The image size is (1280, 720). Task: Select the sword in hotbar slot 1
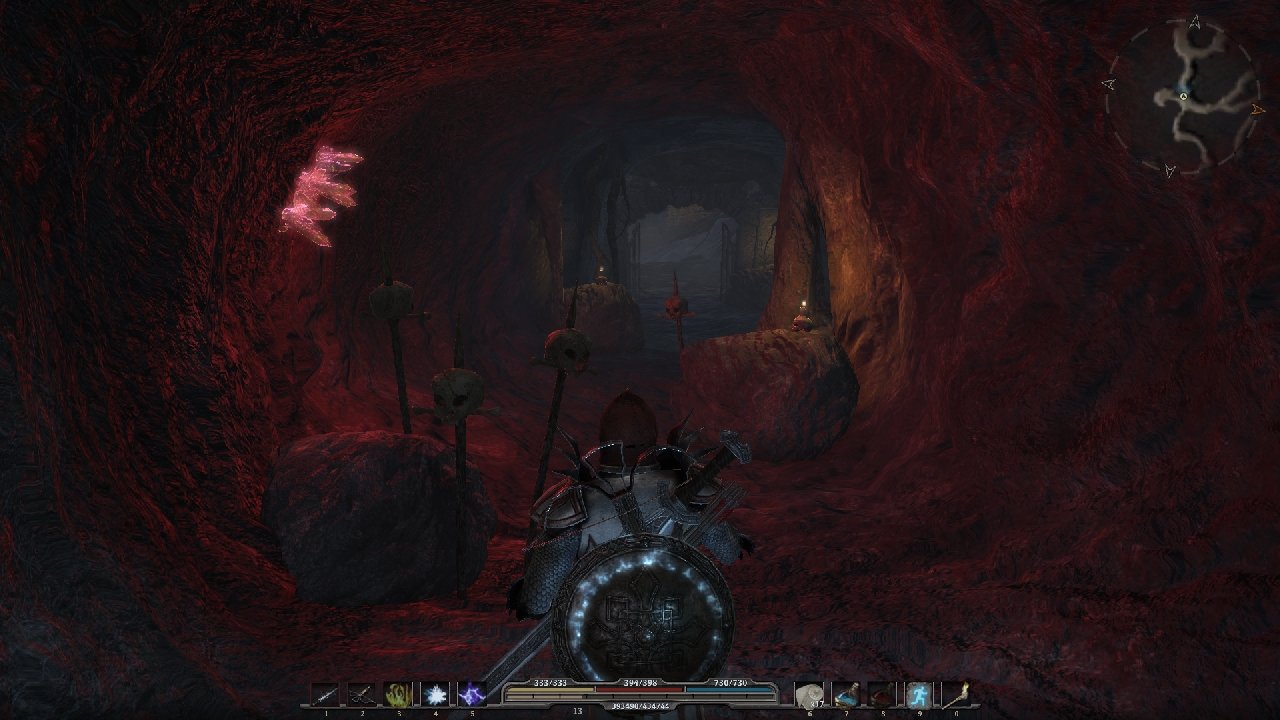(326, 694)
